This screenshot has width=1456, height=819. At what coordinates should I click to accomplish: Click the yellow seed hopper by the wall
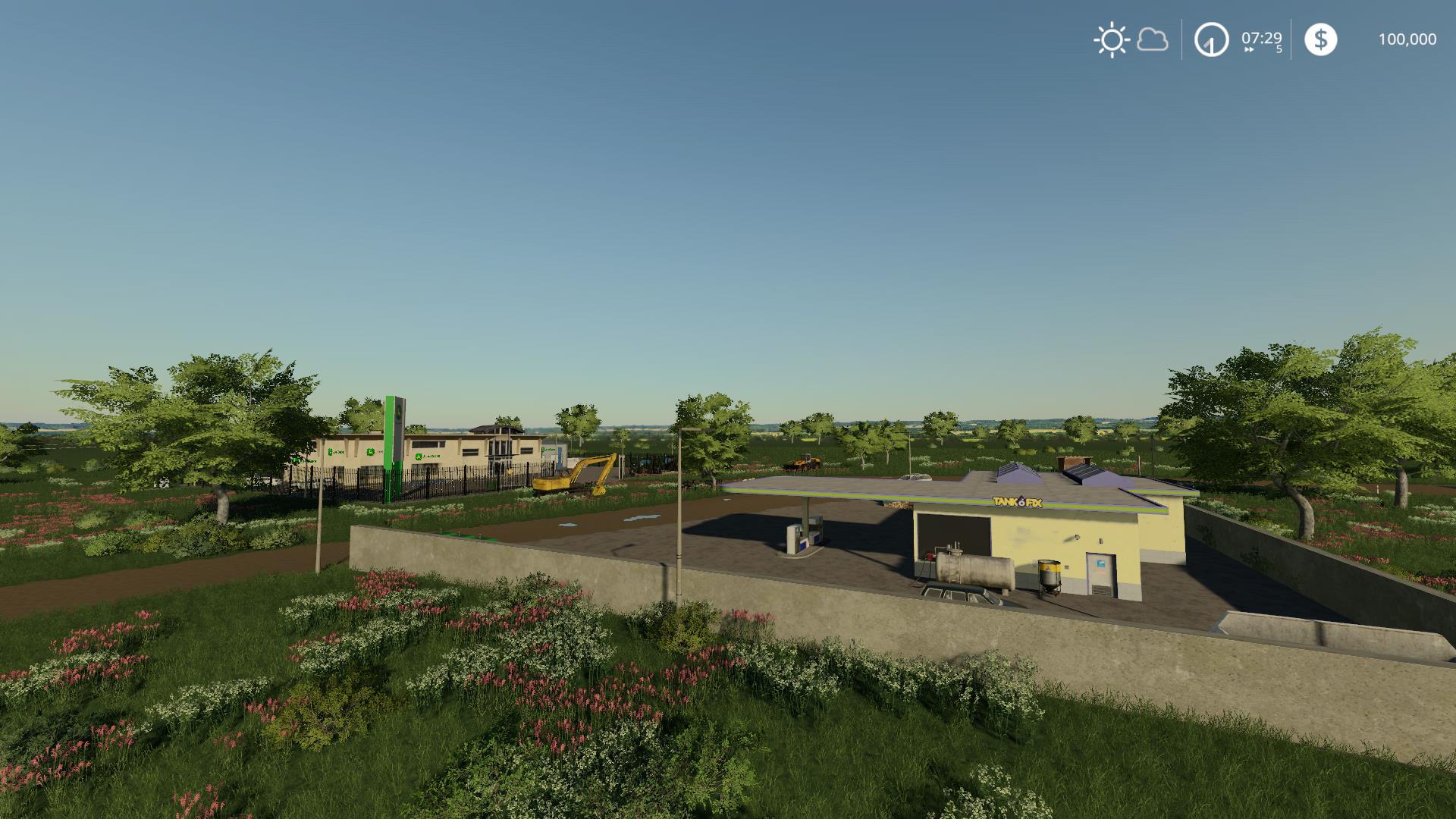pos(1050,576)
